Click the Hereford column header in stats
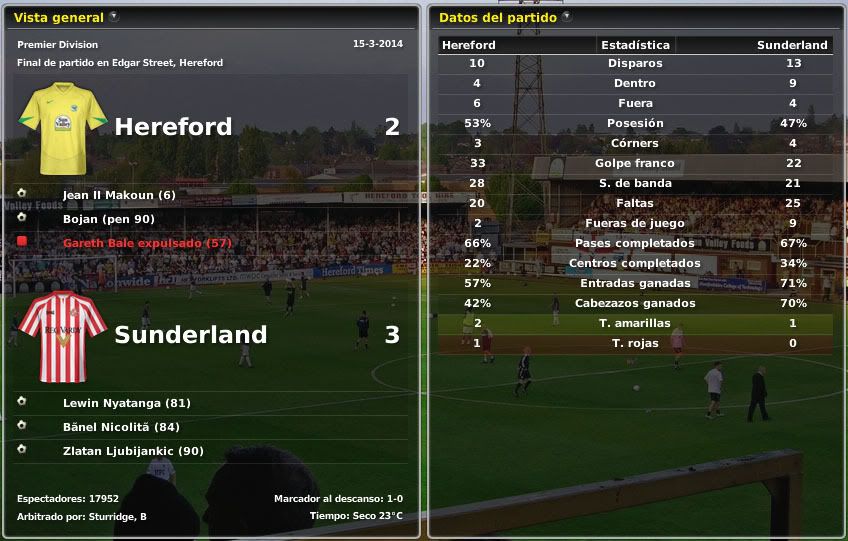Viewport: 848px width, 541px height. (469, 45)
